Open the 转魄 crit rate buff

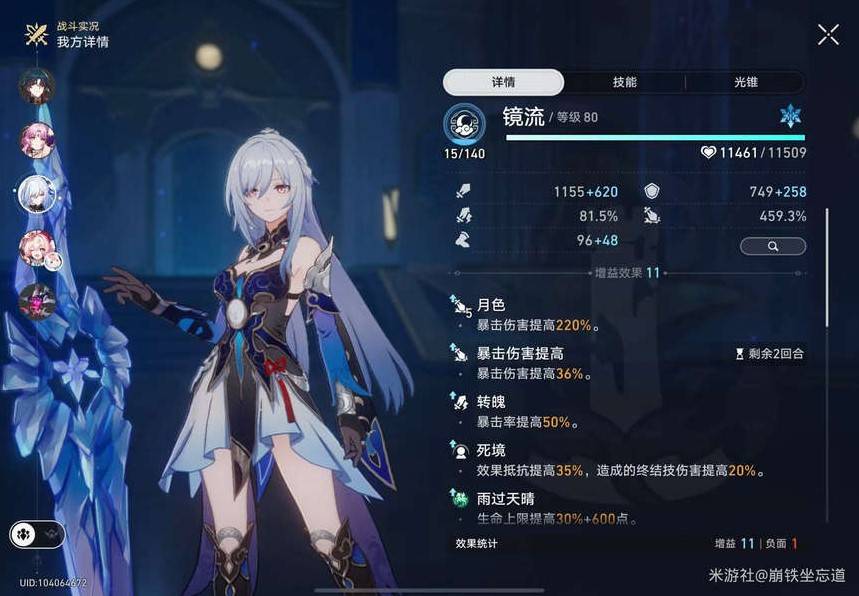[560, 412]
